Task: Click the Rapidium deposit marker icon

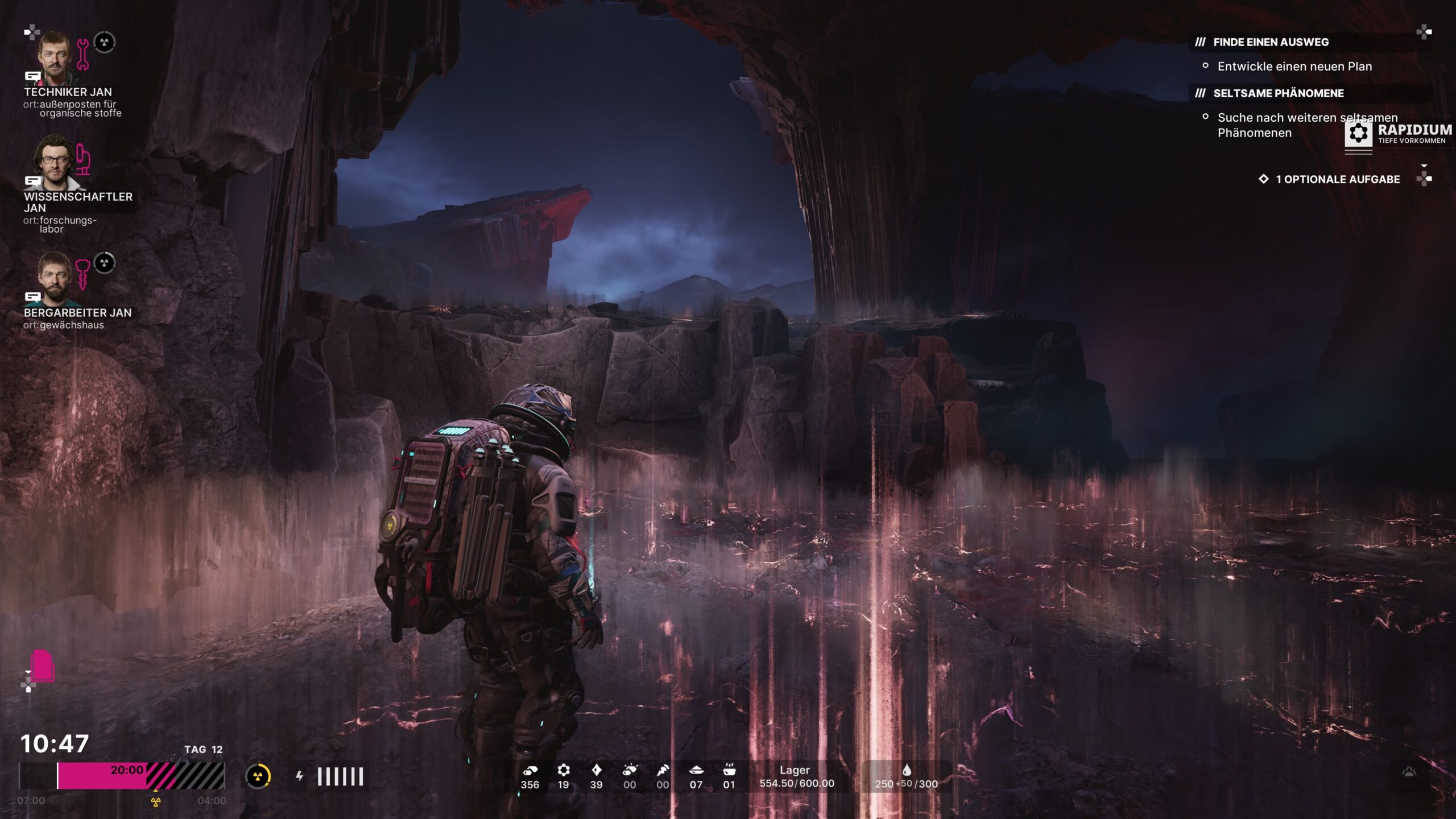Action: (x=1358, y=134)
